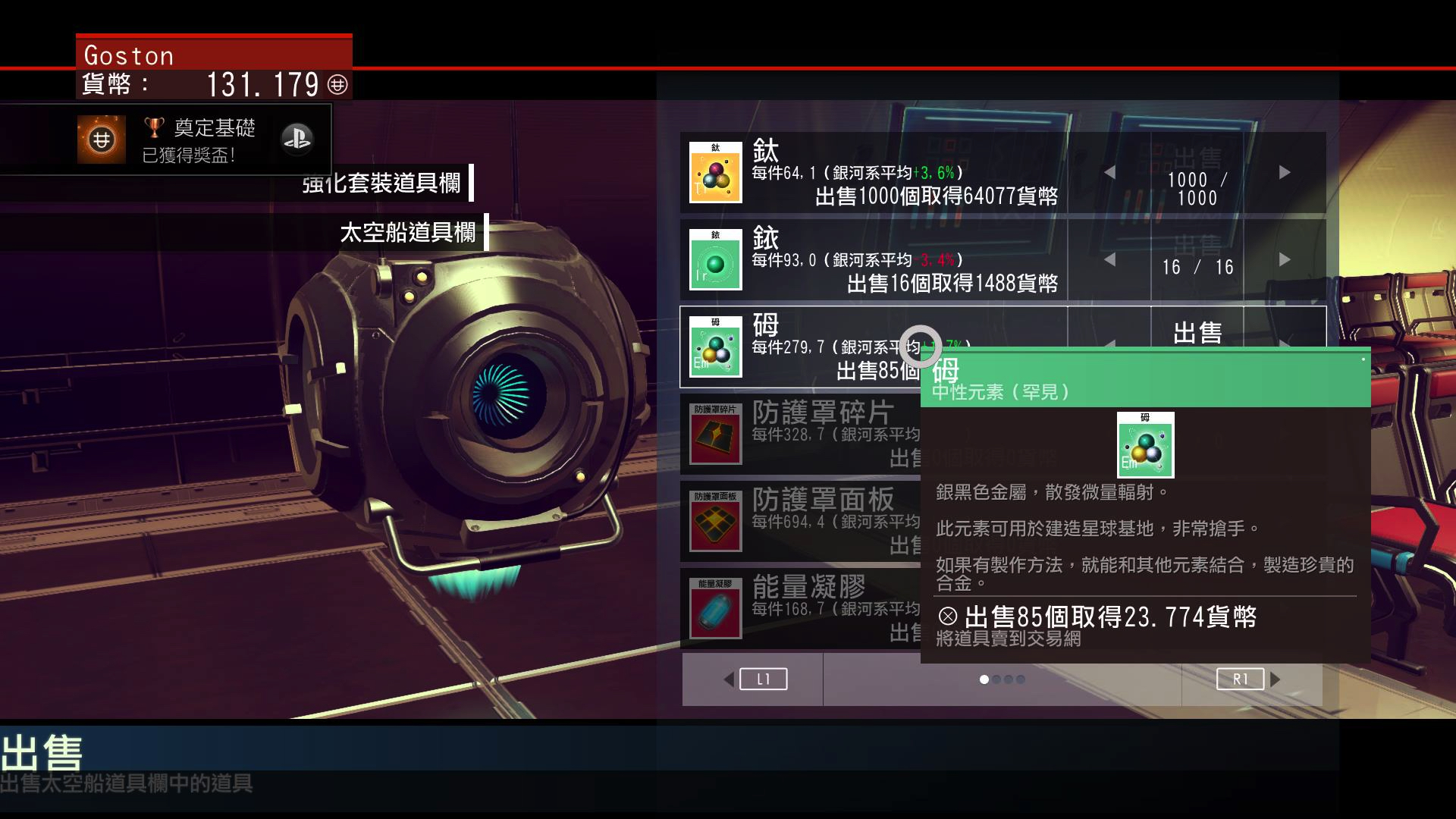Decrease the 銥 sell quantity arrow

coord(1109,260)
